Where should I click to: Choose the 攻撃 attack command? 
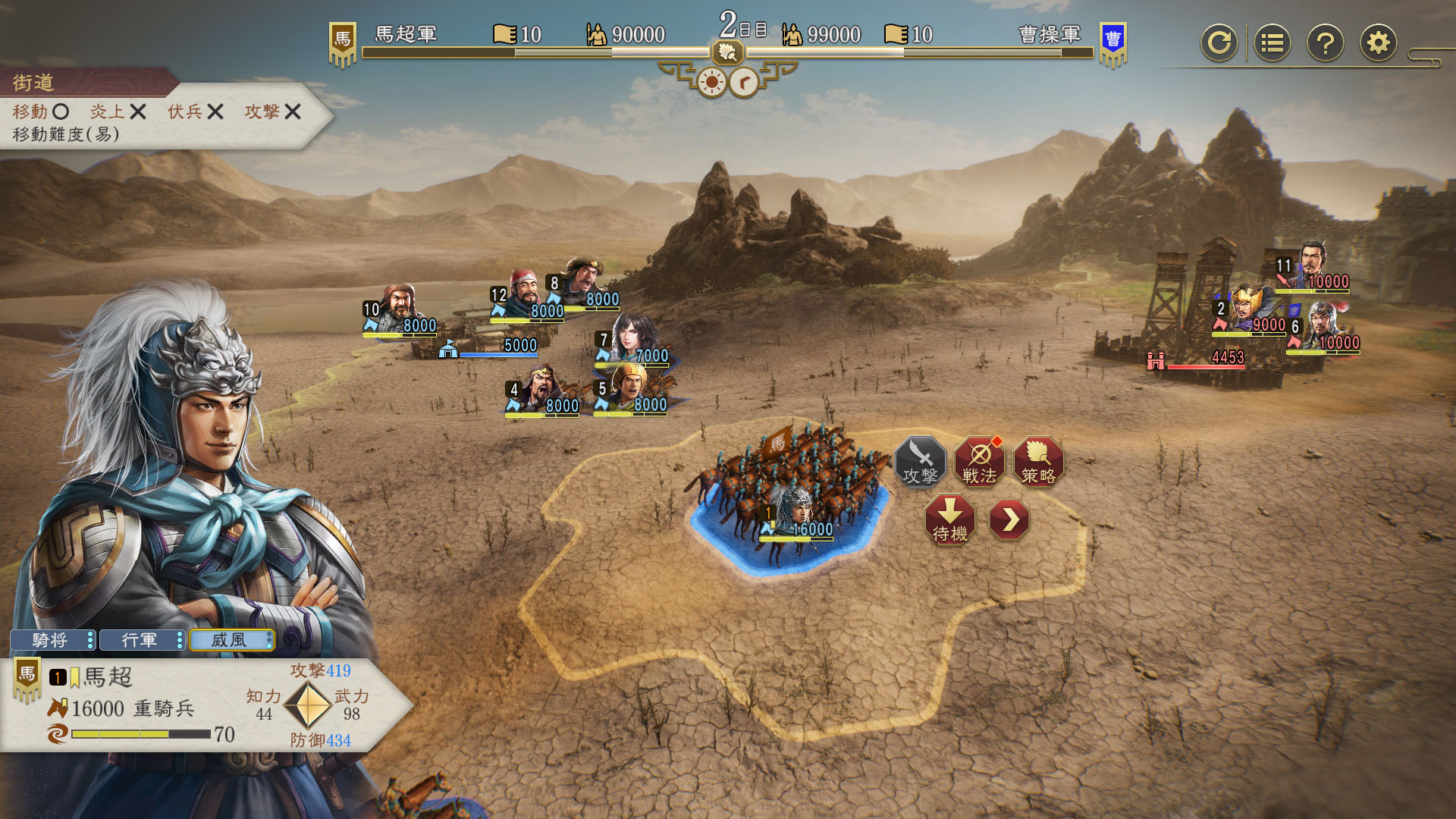point(920,462)
